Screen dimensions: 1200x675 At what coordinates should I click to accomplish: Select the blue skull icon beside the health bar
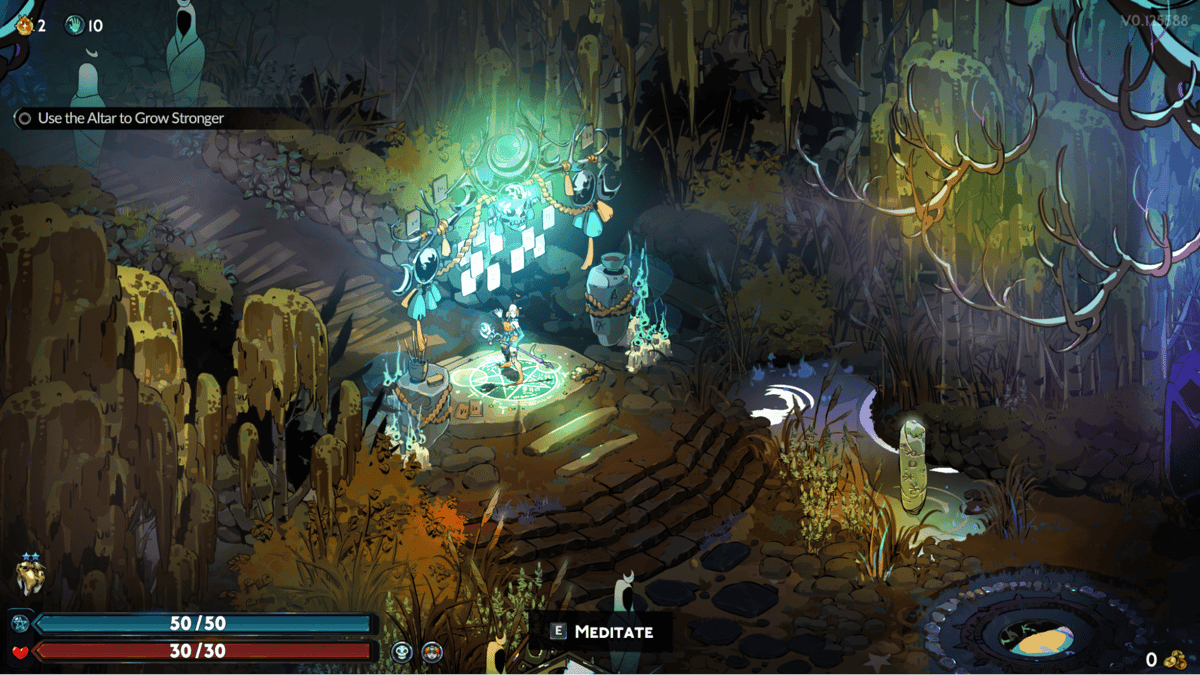pyautogui.click(x=402, y=652)
